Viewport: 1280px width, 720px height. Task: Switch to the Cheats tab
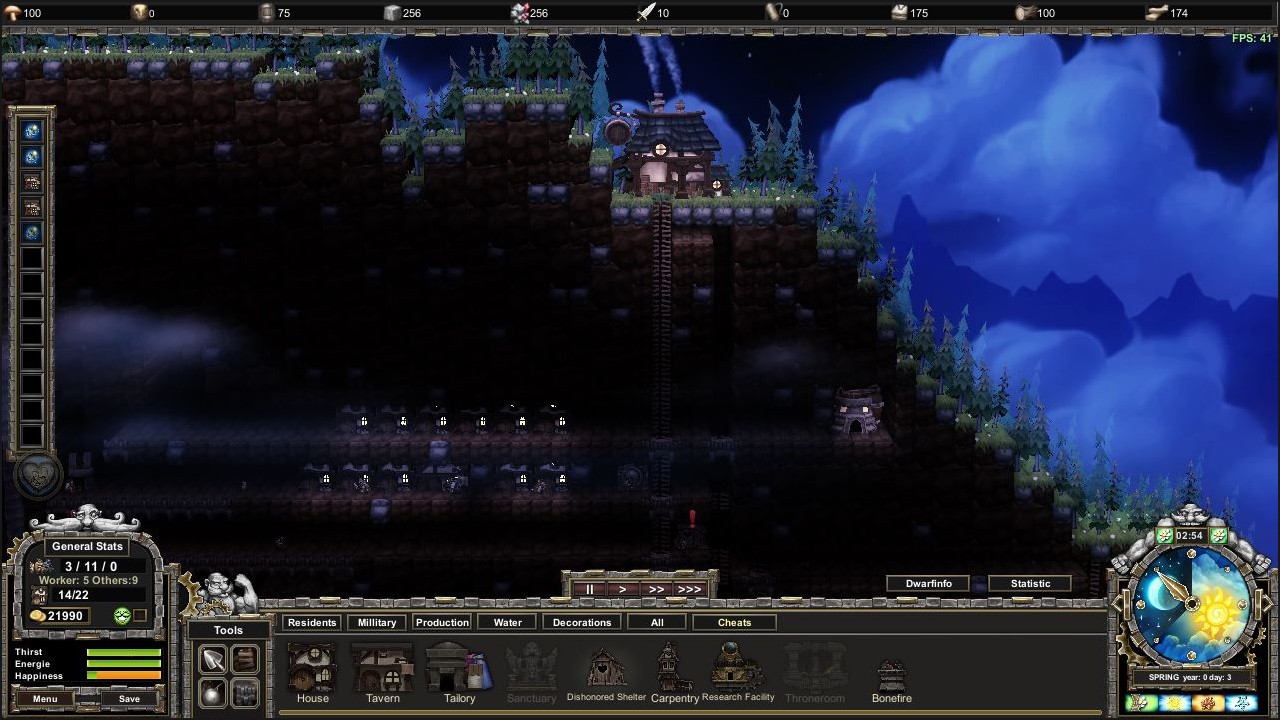pos(734,622)
